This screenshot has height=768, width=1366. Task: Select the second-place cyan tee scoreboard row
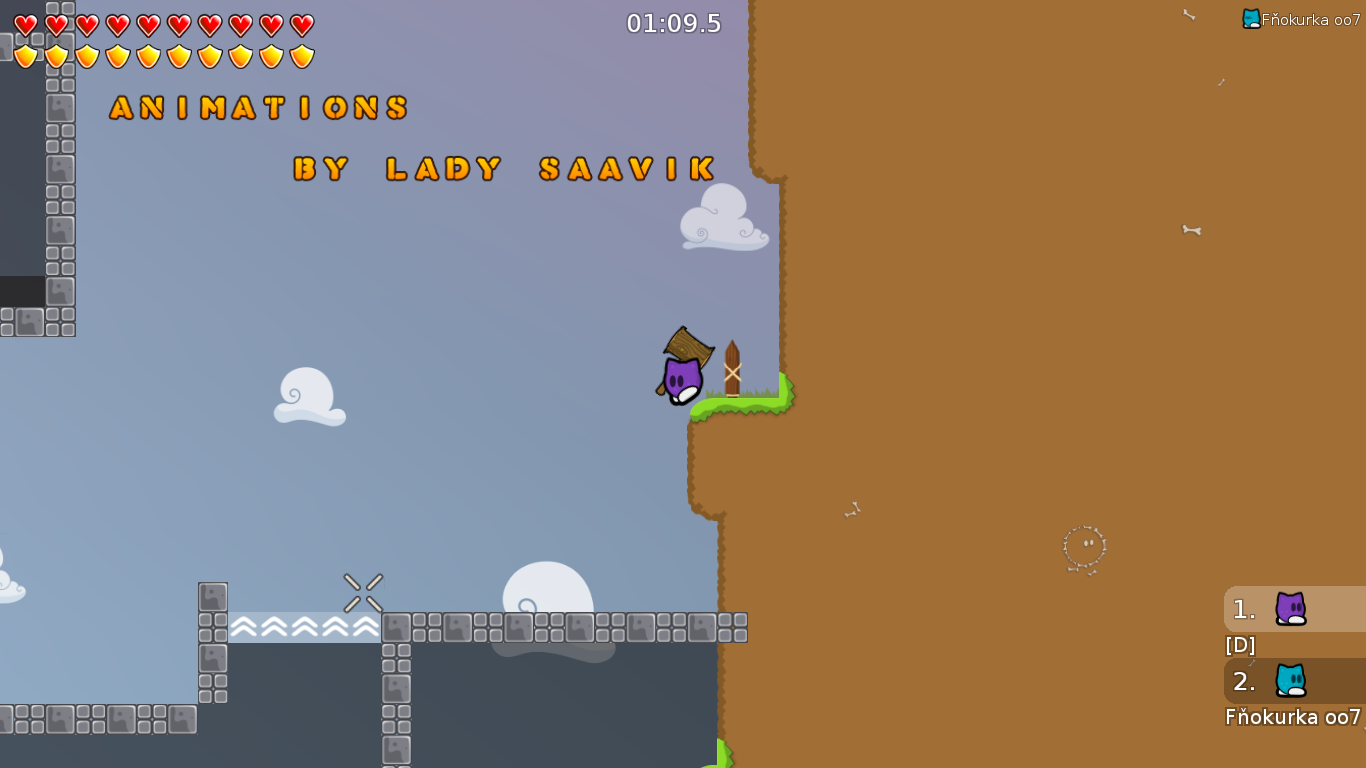(x=1294, y=681)
